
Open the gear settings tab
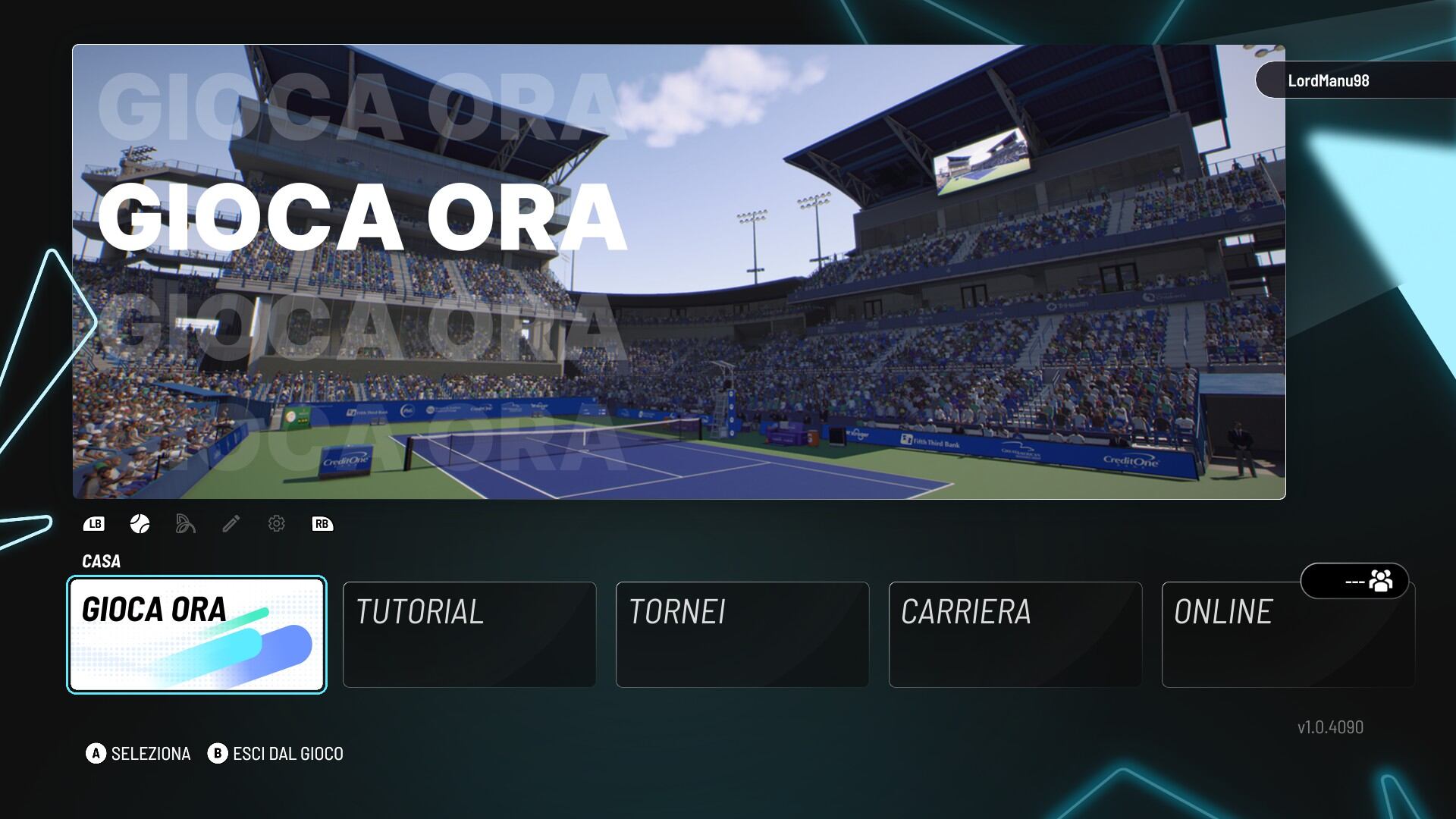(277, 524)
